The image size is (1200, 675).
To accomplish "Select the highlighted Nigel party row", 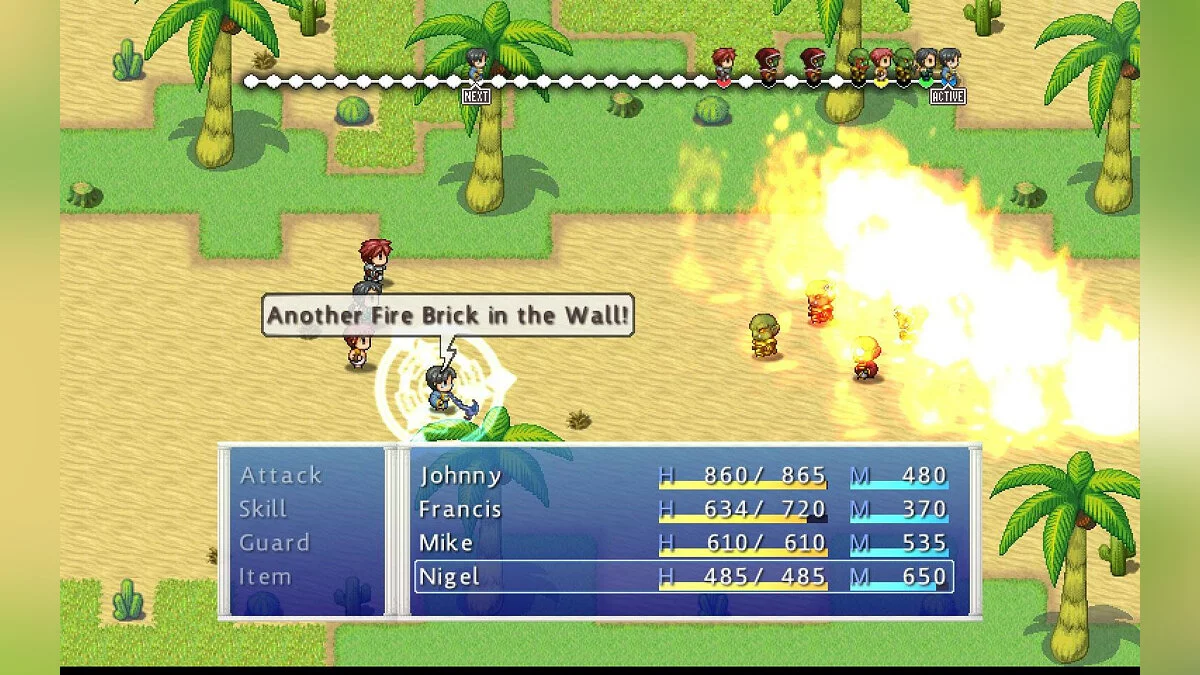I will point(683,577).
